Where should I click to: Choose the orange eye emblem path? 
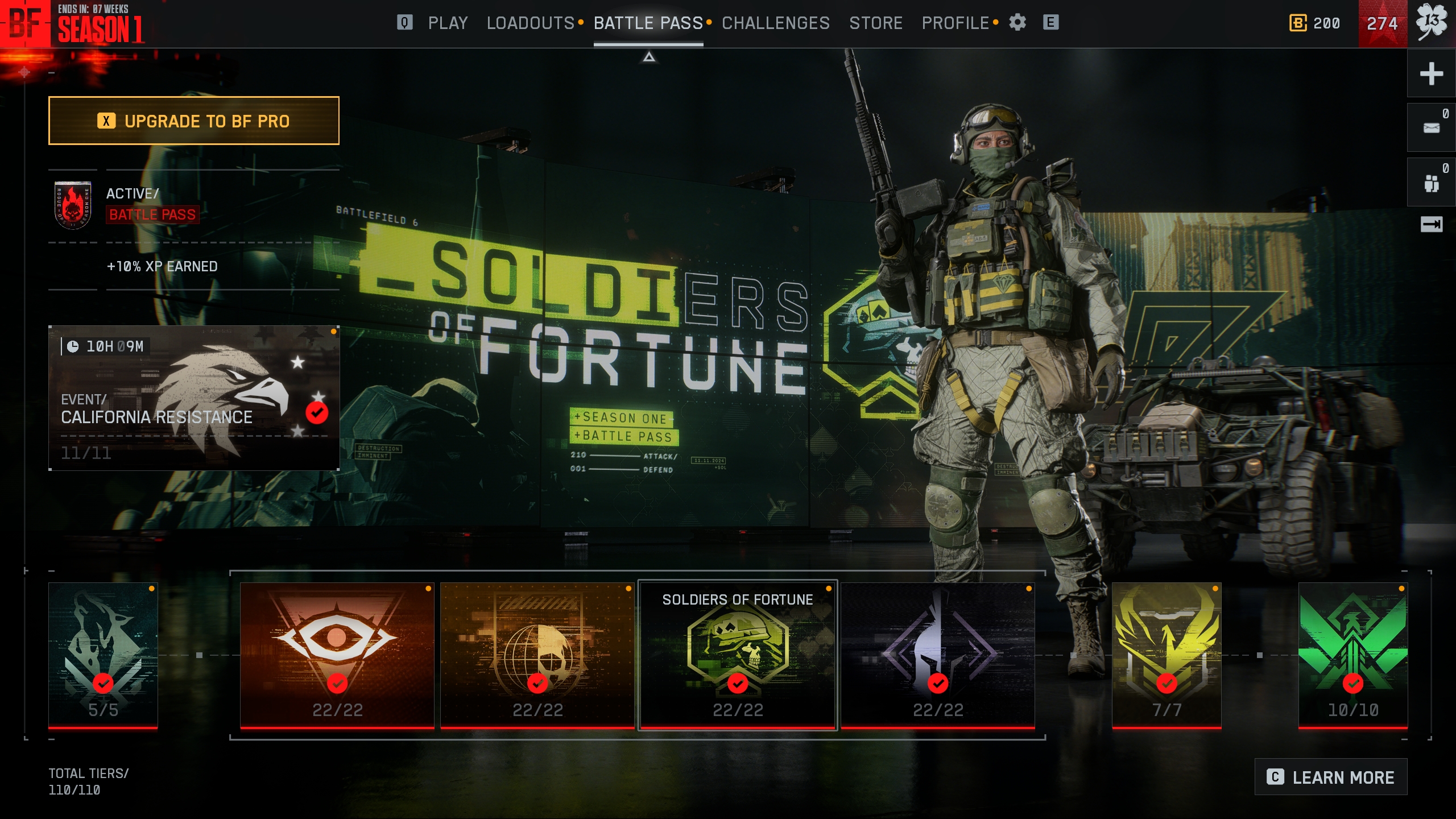click(x=337, y=655)
